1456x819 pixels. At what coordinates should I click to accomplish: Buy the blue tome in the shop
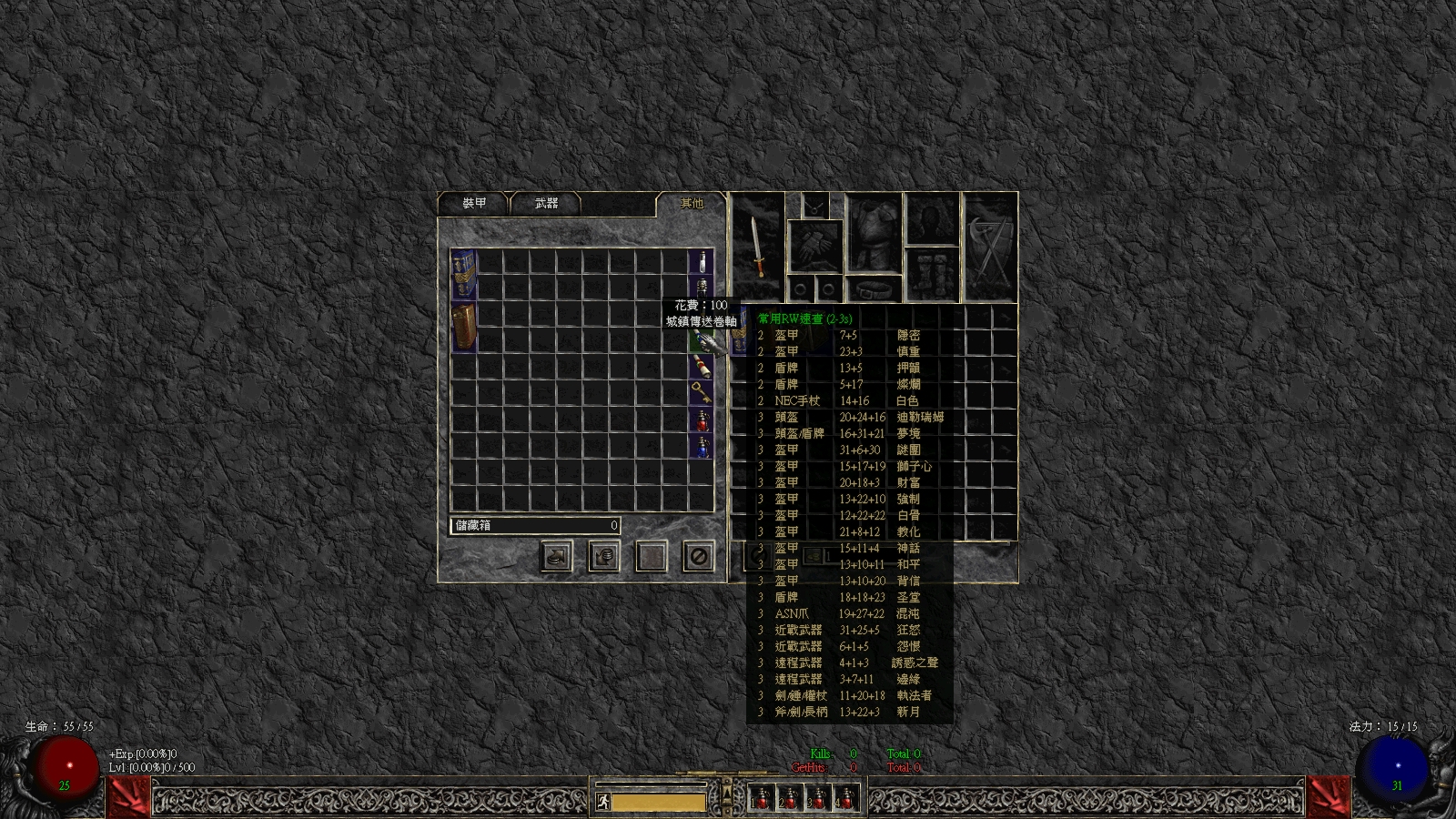click(464, 274)
